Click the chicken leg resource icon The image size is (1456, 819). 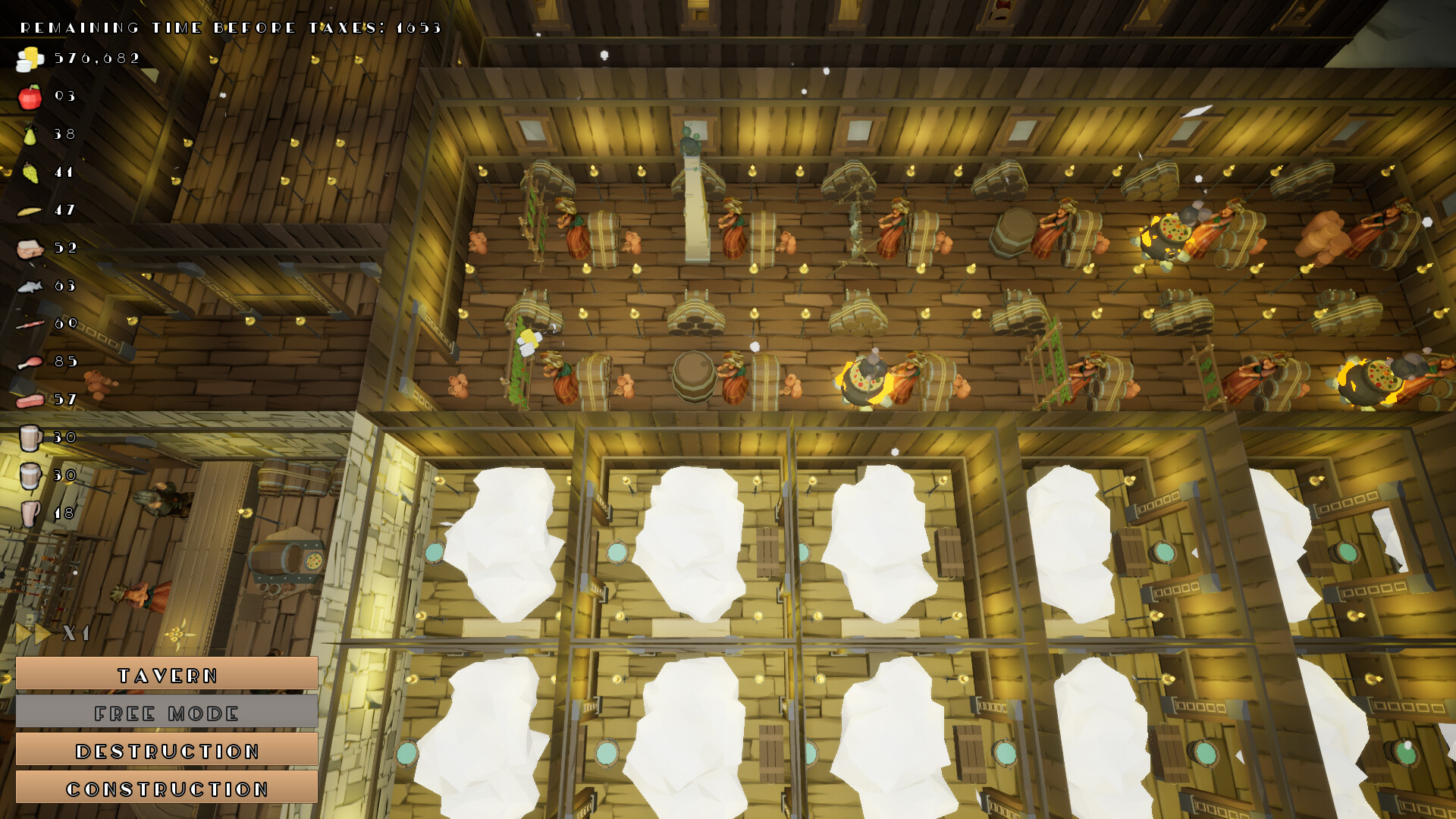[x=29, y=362]
